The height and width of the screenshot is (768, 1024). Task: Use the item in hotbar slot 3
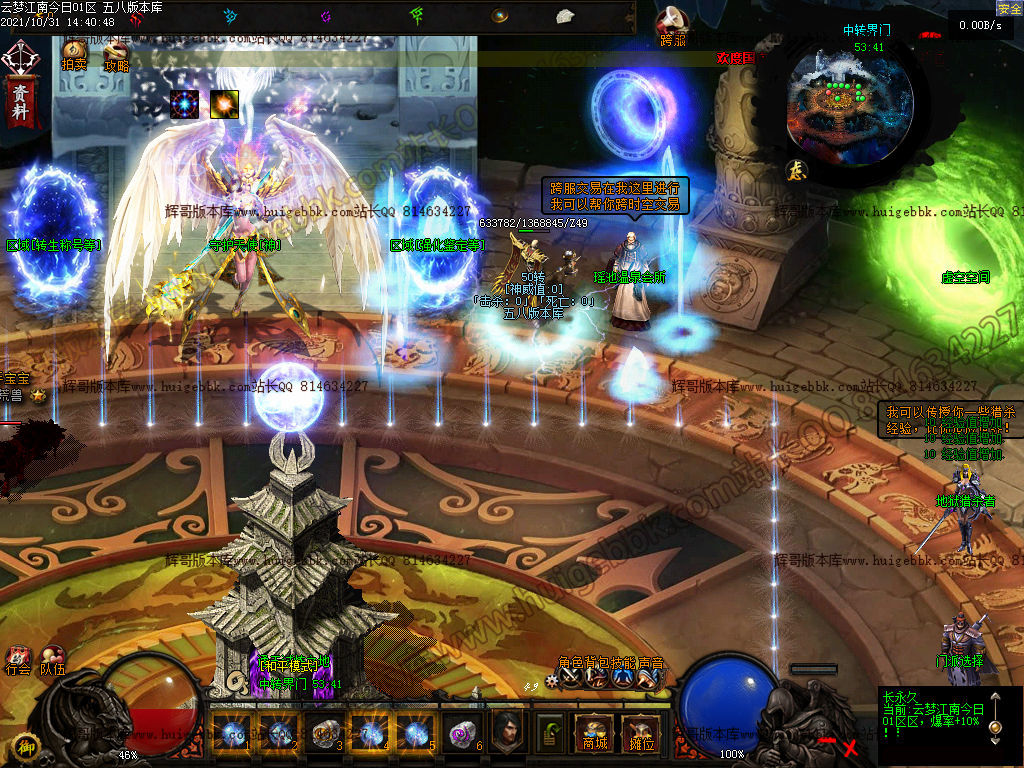(324, 733)
